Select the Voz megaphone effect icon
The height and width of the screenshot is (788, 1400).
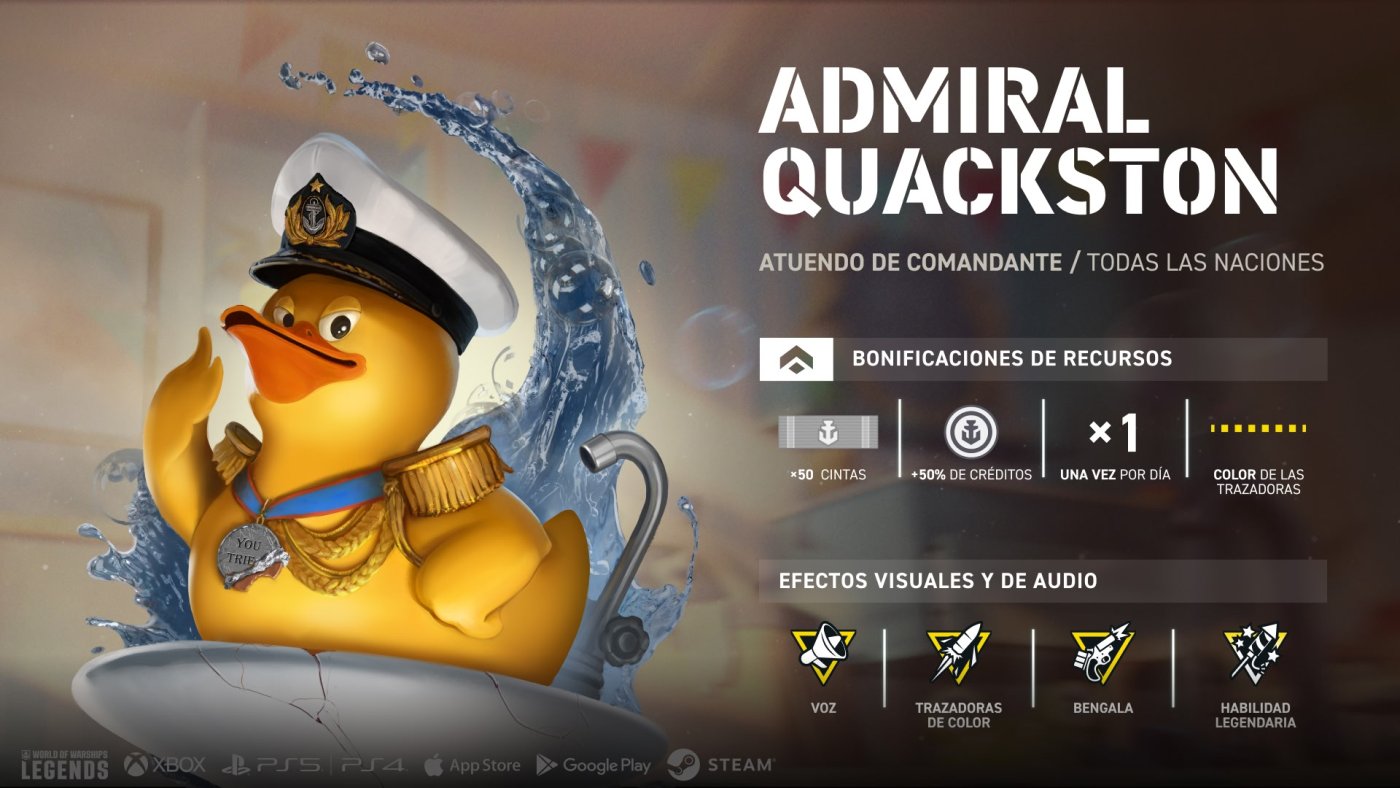click(x=823, y=651)
